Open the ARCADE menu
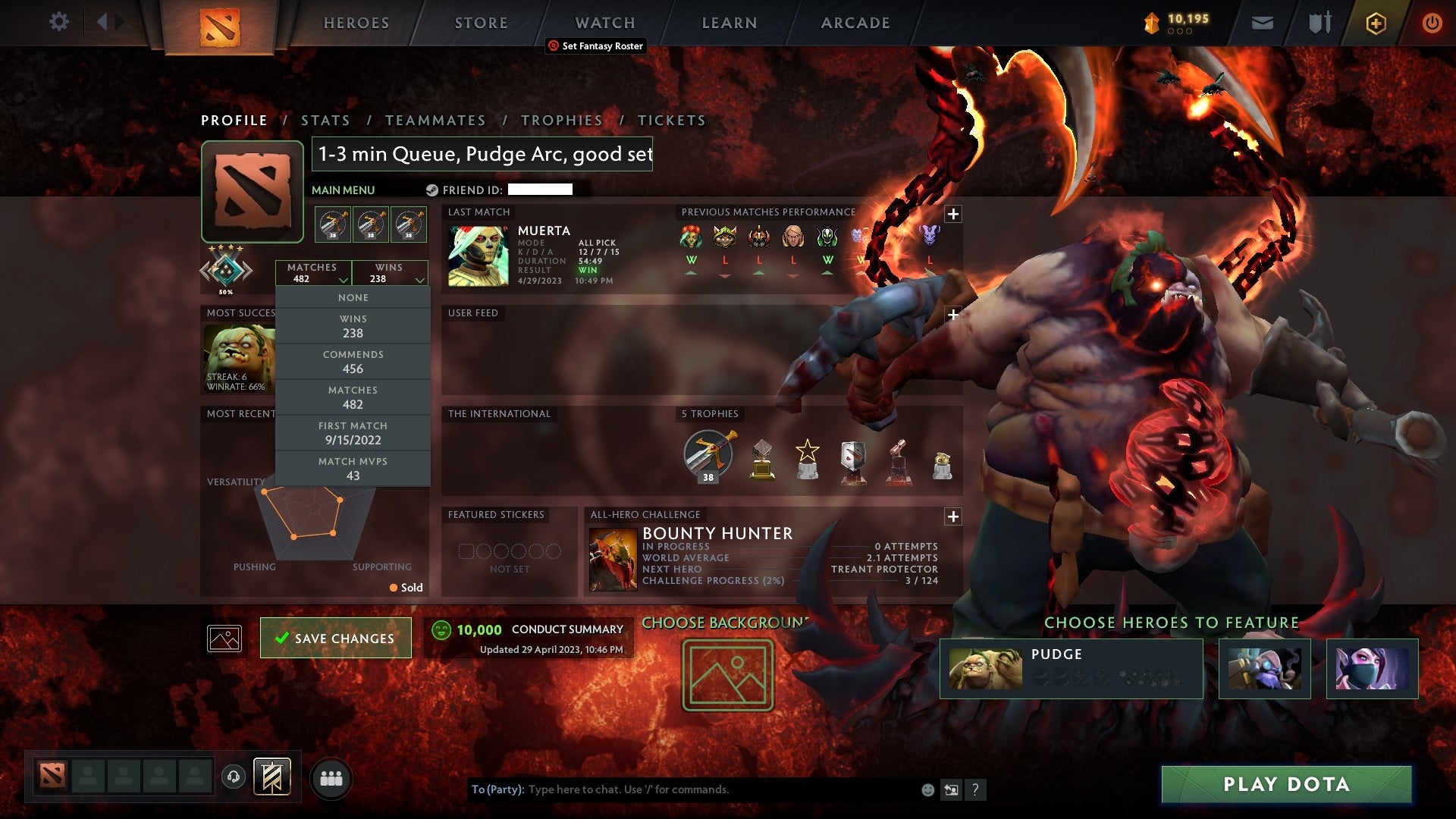This screenshot has width=1456, height=819. [x=855, y=22]
